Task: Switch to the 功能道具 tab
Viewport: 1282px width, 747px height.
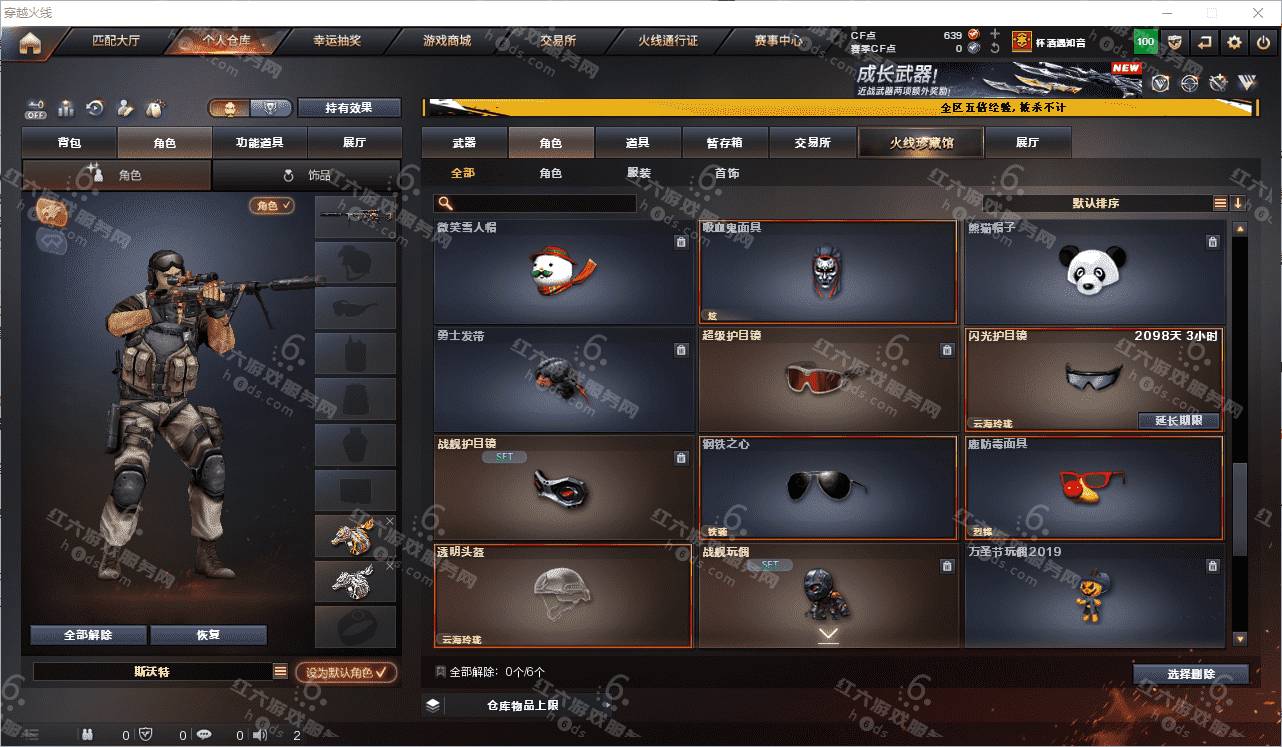Action: 259,143
